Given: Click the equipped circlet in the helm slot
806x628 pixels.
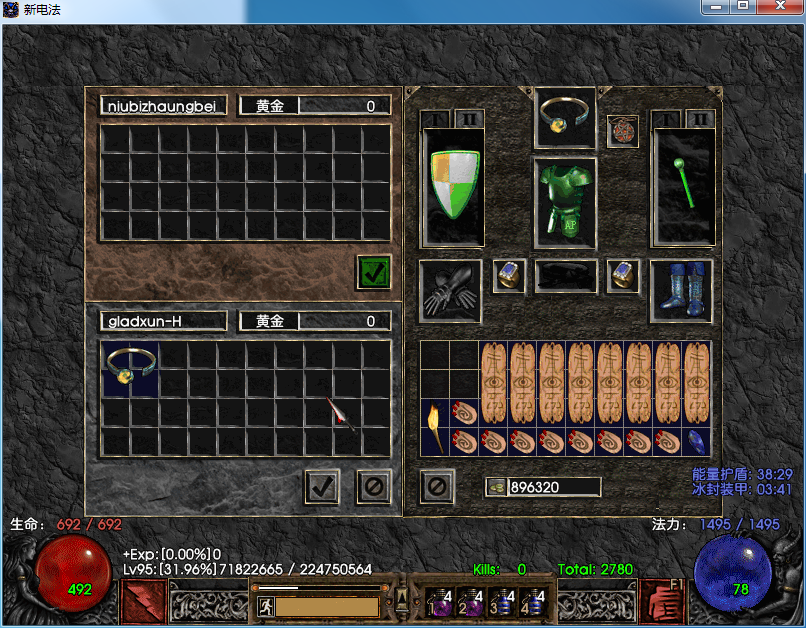Looking at the screenshot, I should point(566,117).
